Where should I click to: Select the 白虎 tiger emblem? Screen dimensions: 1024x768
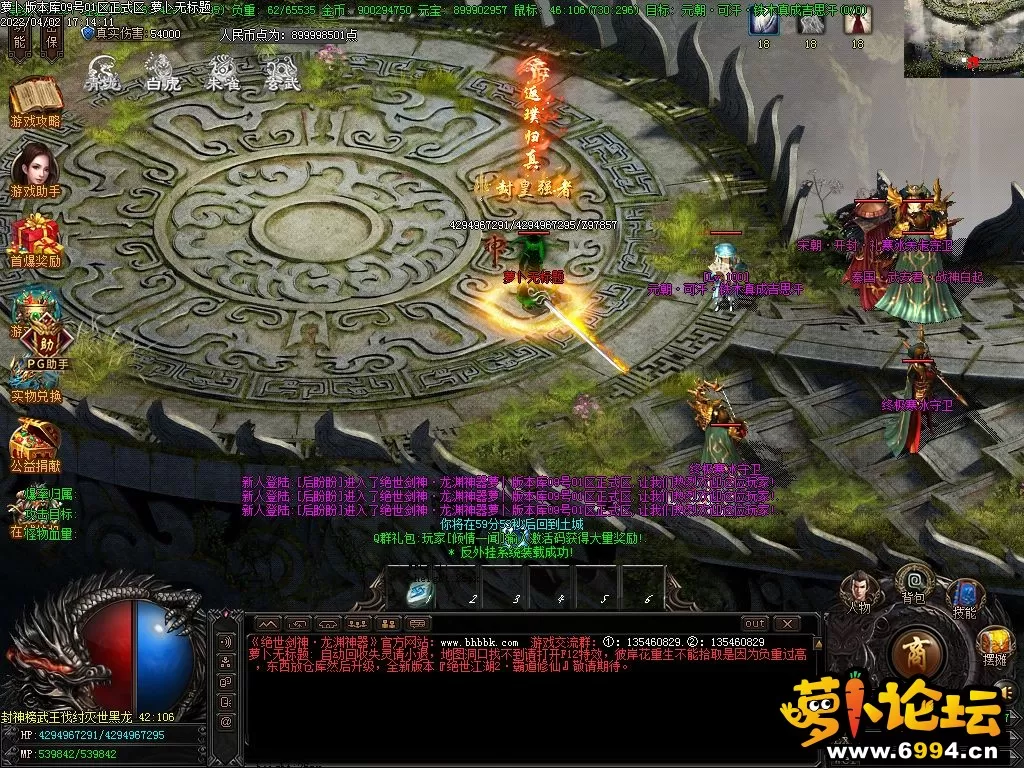162,72
